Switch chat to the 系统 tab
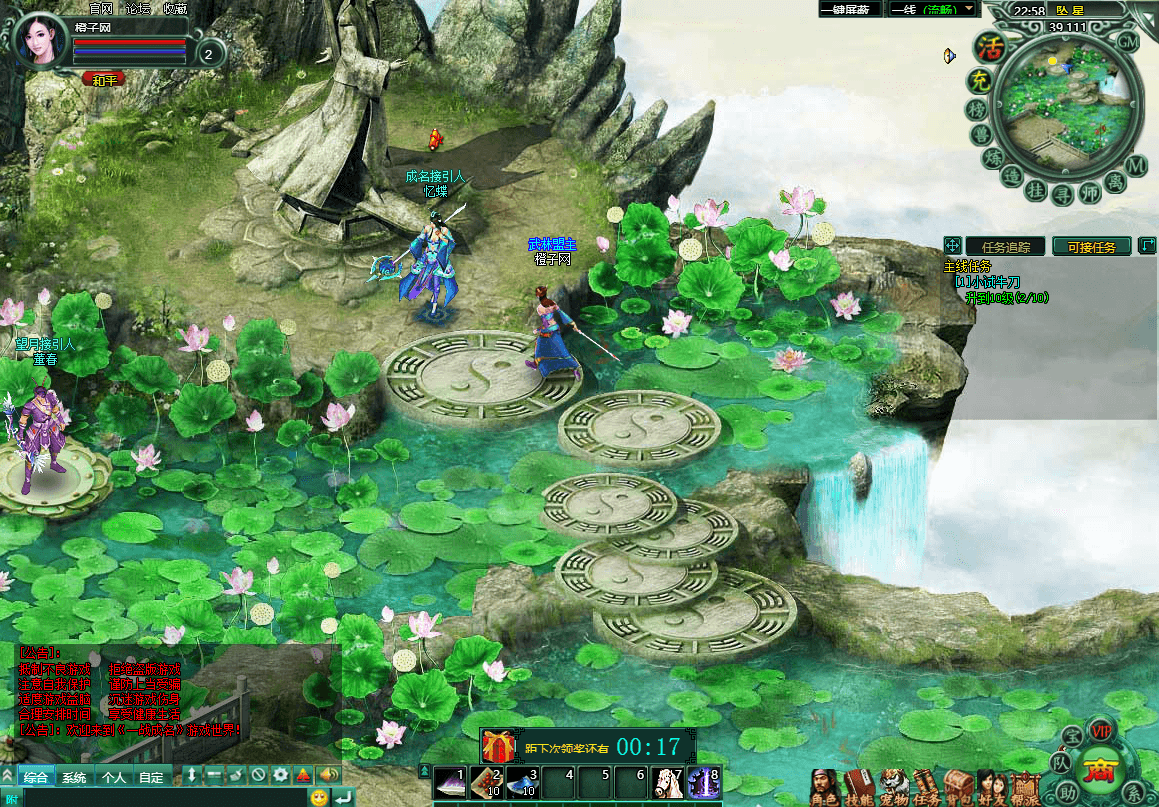The width and height of the screenshot is (1159, 807). point(73,777)
